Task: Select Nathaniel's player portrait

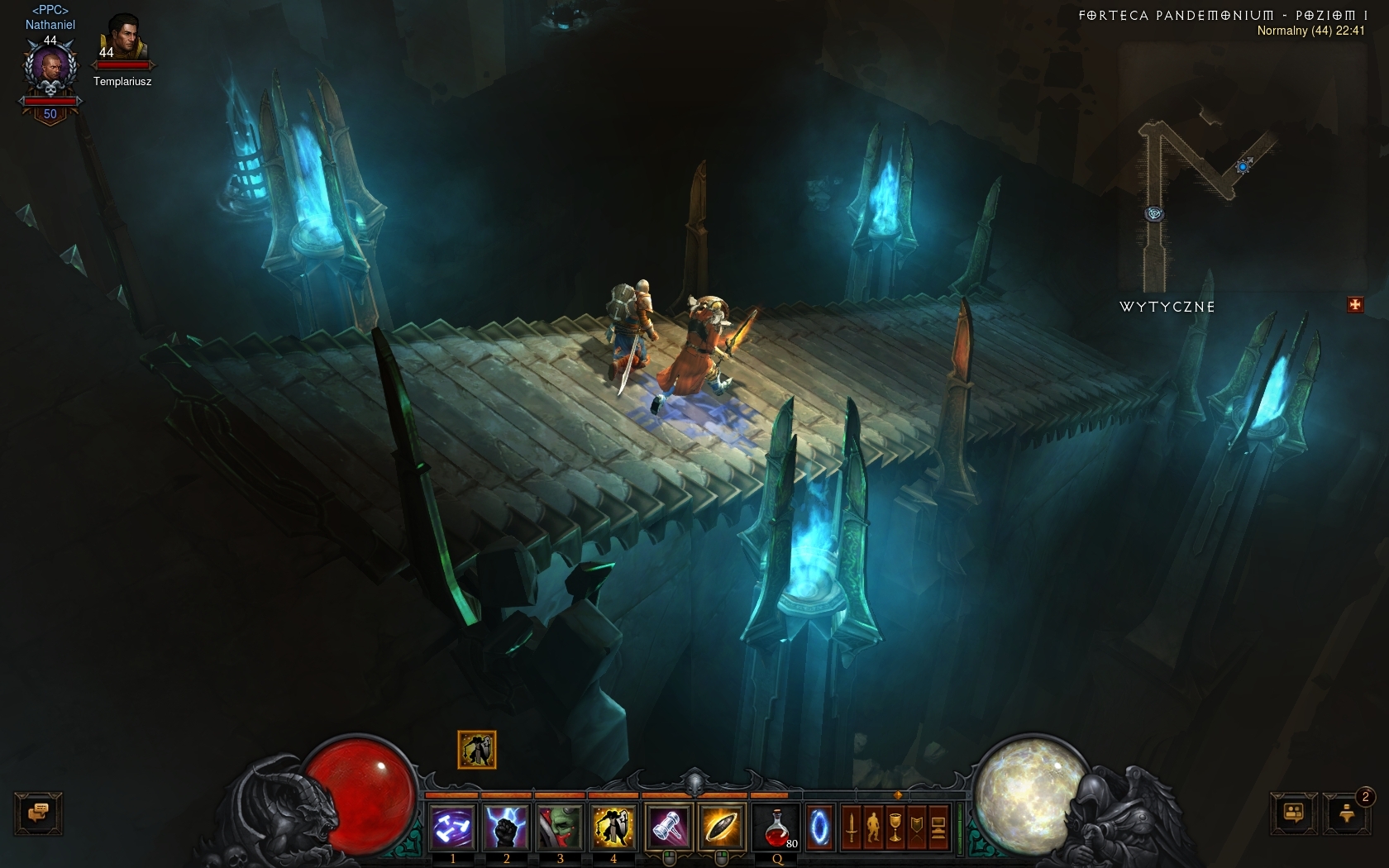Action: tap(50, 71)
